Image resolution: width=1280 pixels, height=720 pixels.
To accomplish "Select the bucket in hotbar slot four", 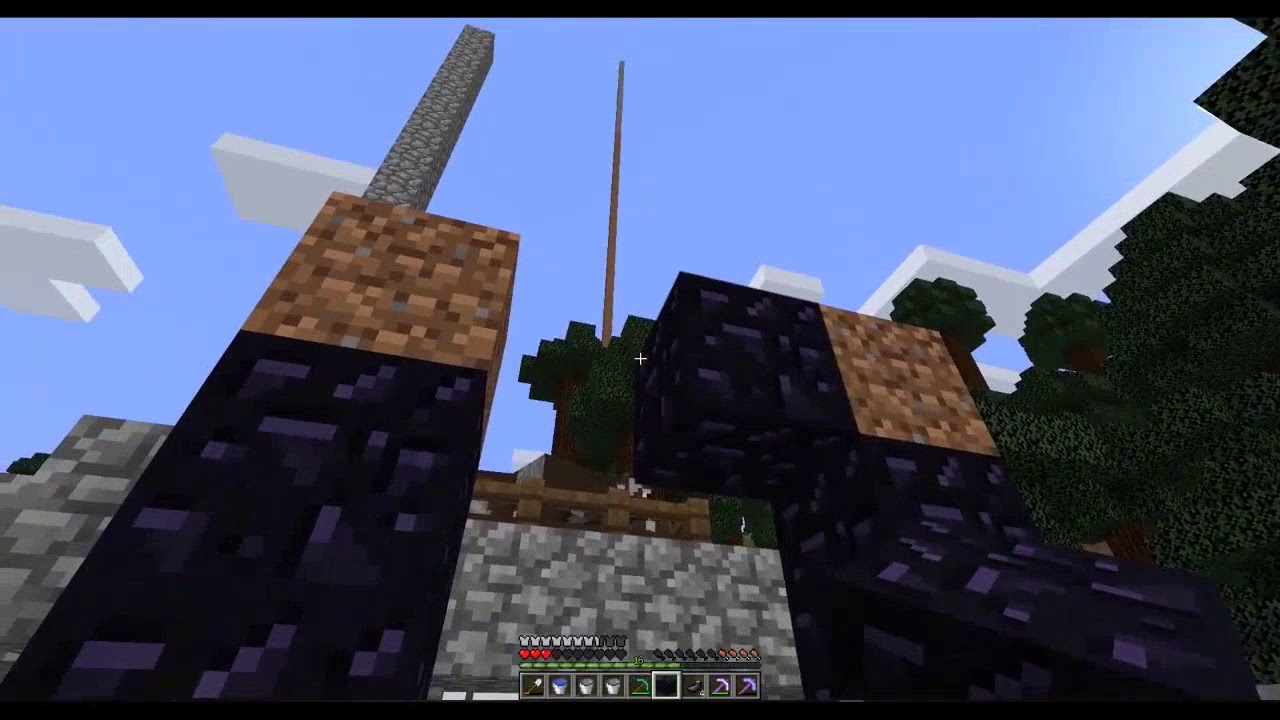I will point(612,685).
